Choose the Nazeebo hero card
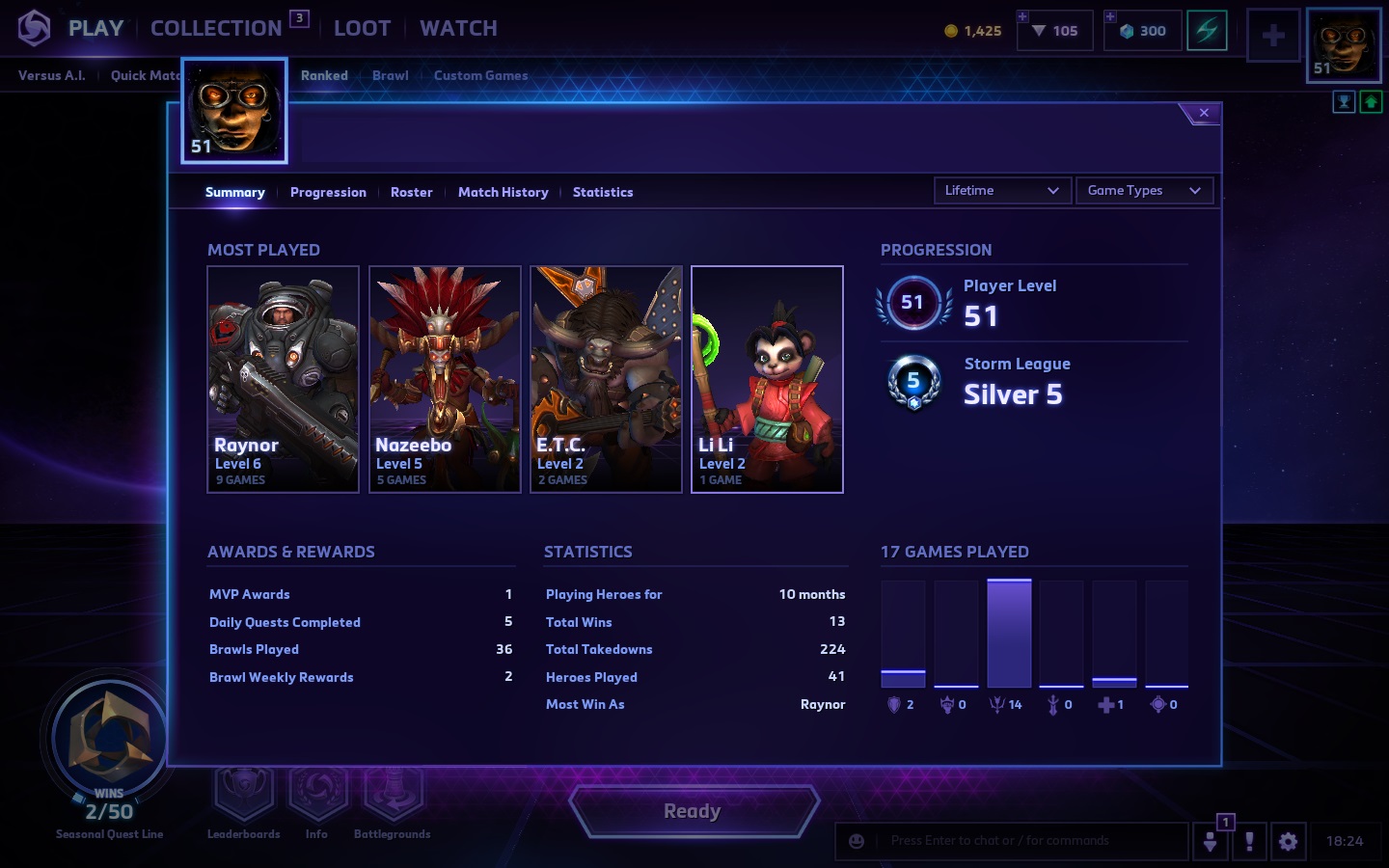 tap(445, 379)
